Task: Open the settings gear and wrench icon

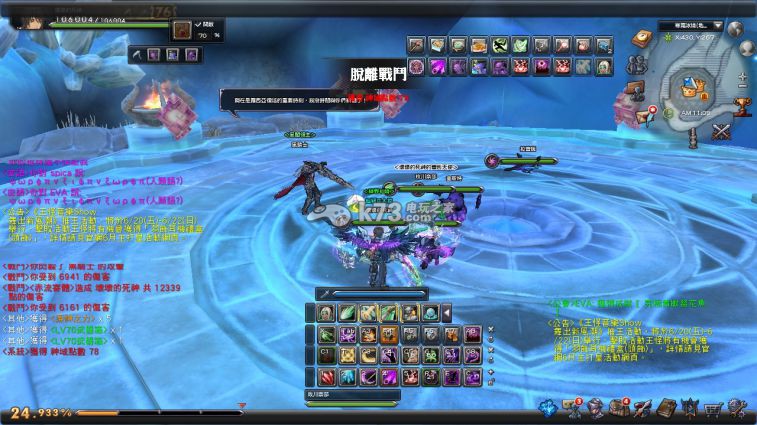Action: [736, 408]
